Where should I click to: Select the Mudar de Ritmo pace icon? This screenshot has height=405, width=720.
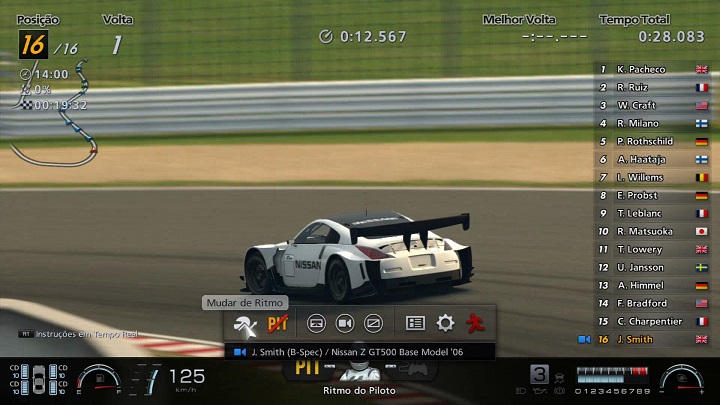tap(244, 324)
